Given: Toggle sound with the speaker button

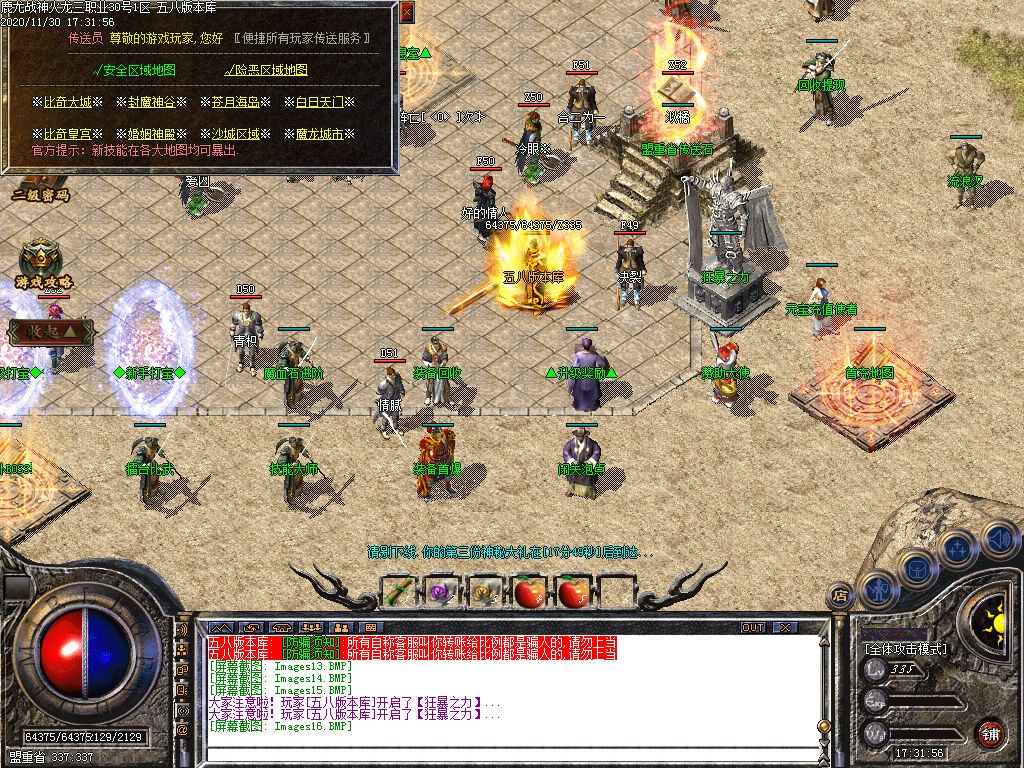Looking at the screenshot, I should pos(997,538).
